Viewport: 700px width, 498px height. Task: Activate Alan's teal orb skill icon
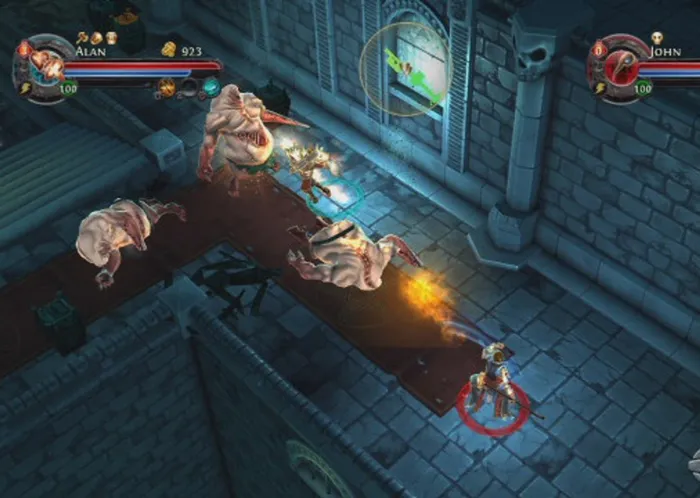tap(210, 88)
